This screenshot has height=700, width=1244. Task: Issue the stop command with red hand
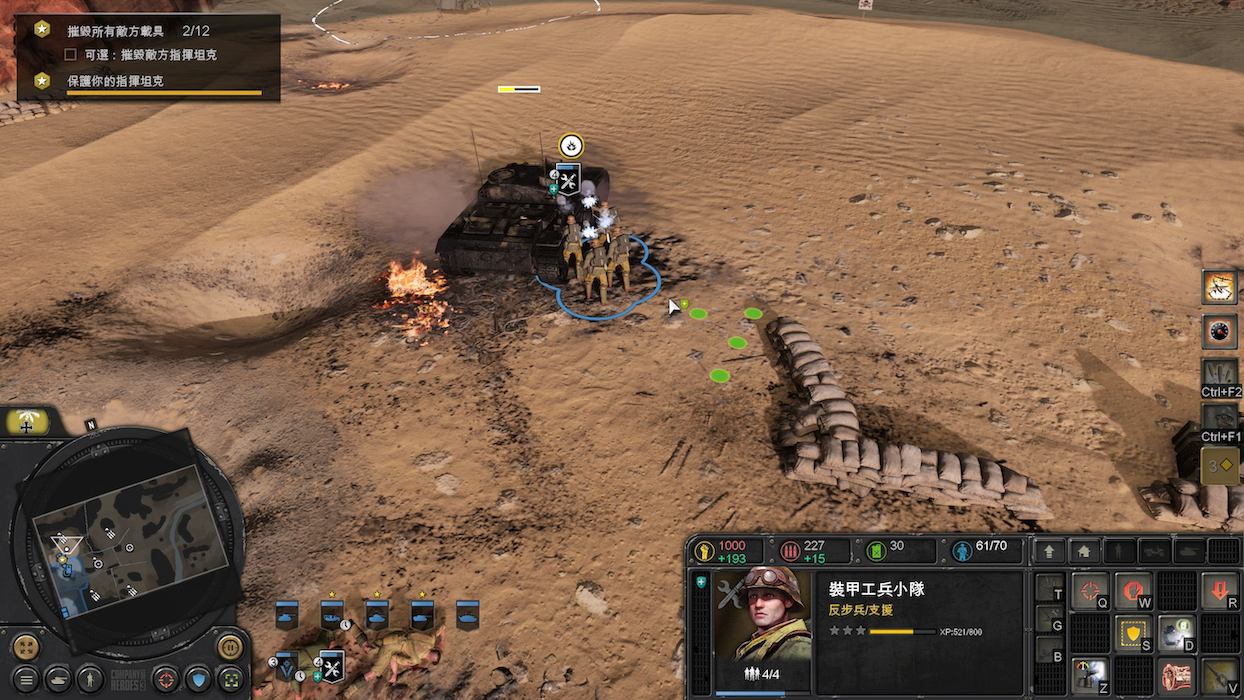pos(1133,591)
